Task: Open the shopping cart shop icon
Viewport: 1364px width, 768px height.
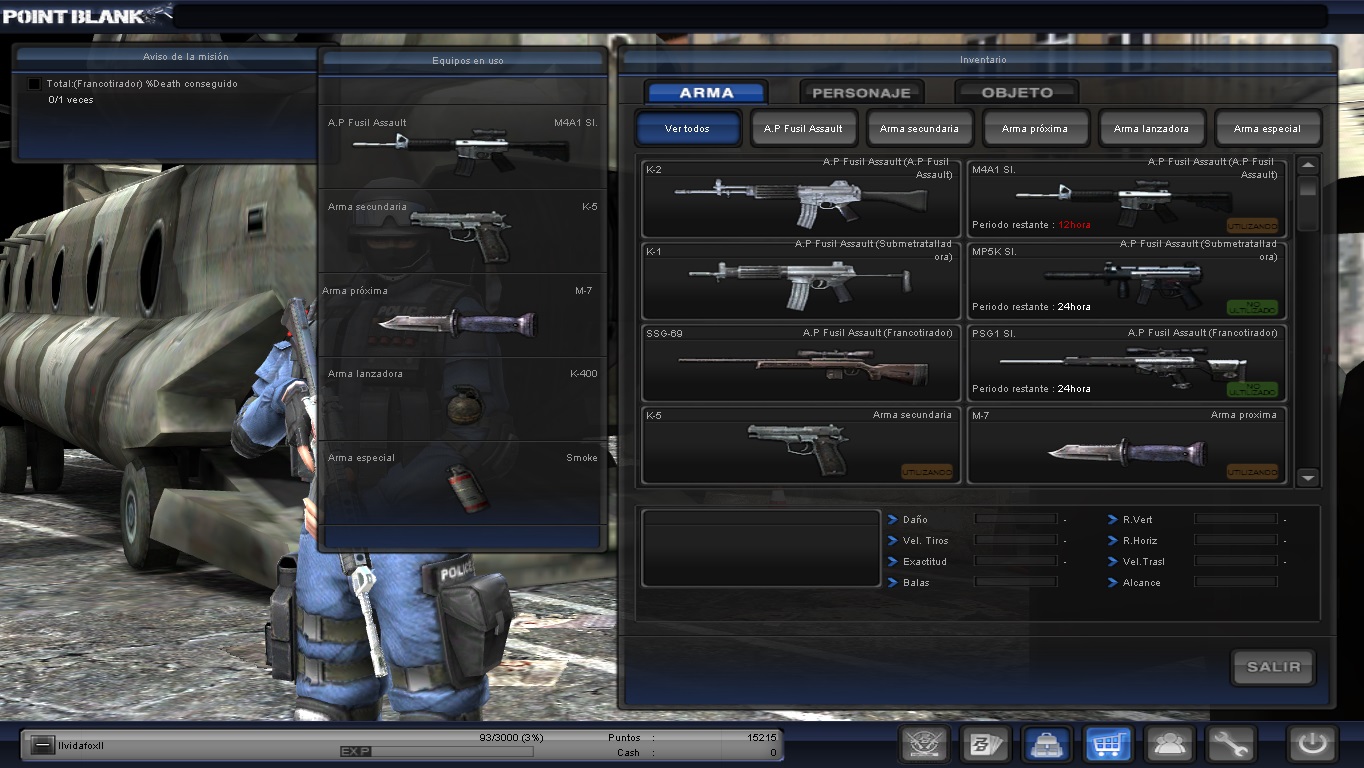Action: 1108,744
